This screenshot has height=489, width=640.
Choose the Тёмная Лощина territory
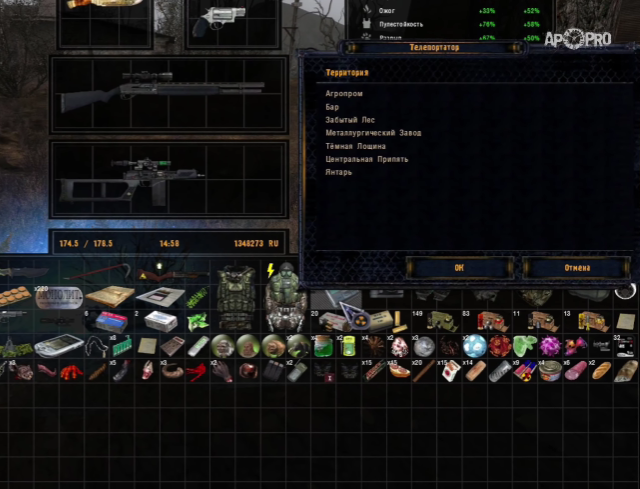point(355,145)
